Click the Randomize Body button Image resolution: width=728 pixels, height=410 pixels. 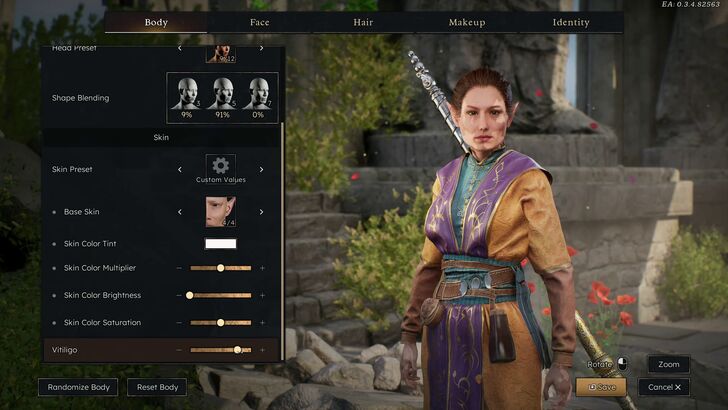tap(79, 387)
